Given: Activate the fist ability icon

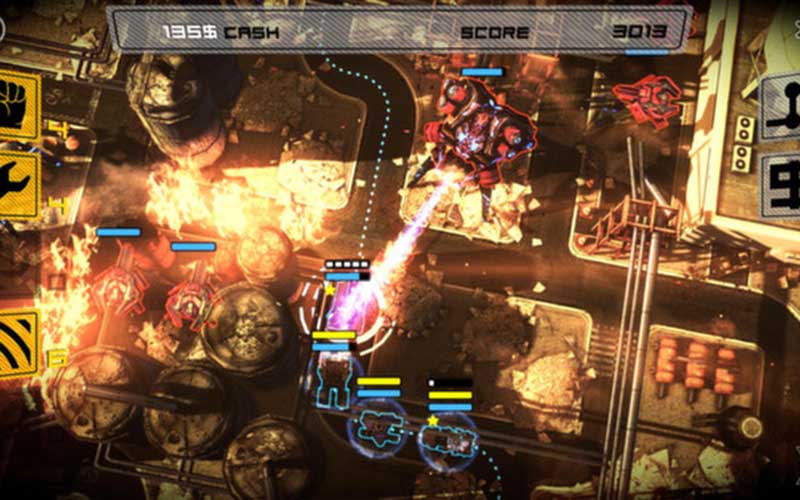Looking at the screenshot, I should click(19, 105).
